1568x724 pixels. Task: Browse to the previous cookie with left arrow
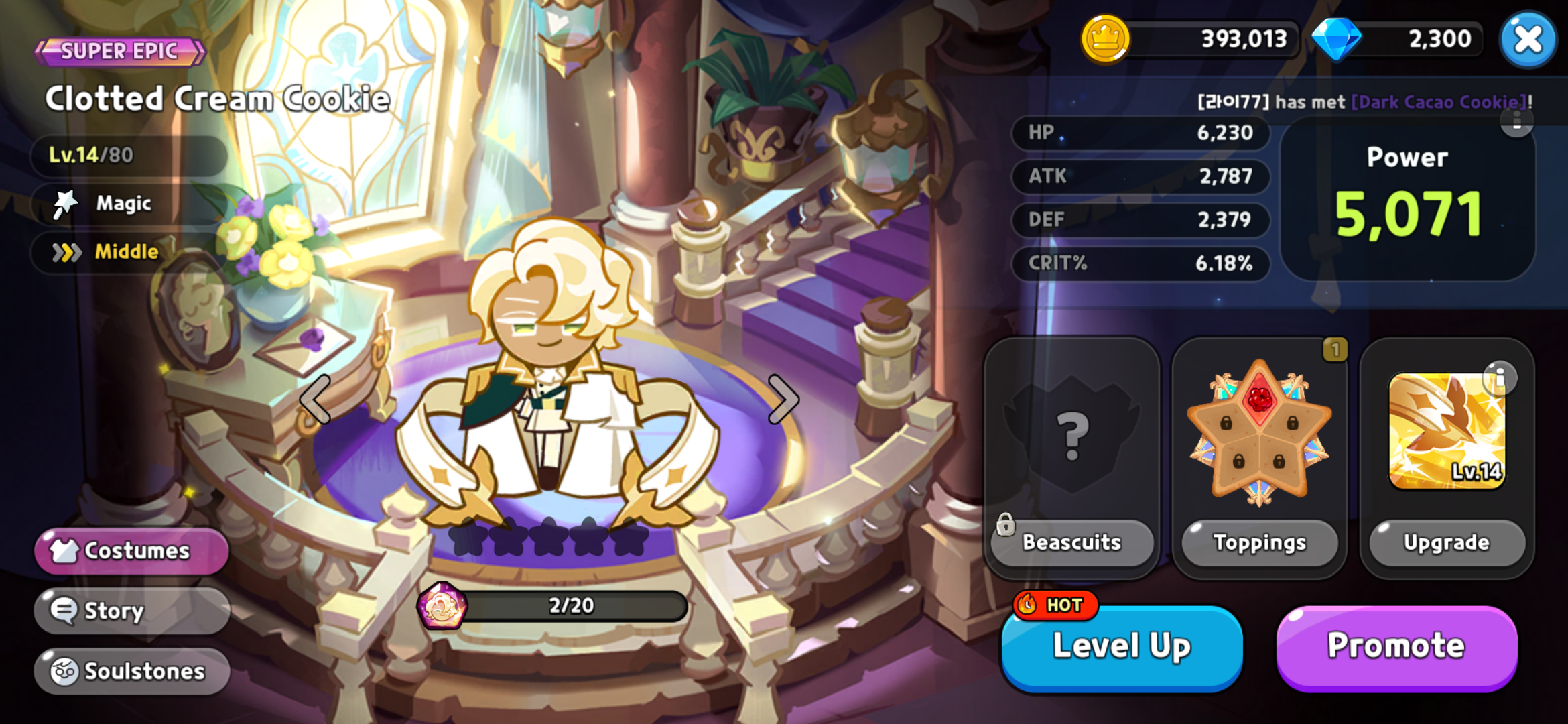point(315,399)
